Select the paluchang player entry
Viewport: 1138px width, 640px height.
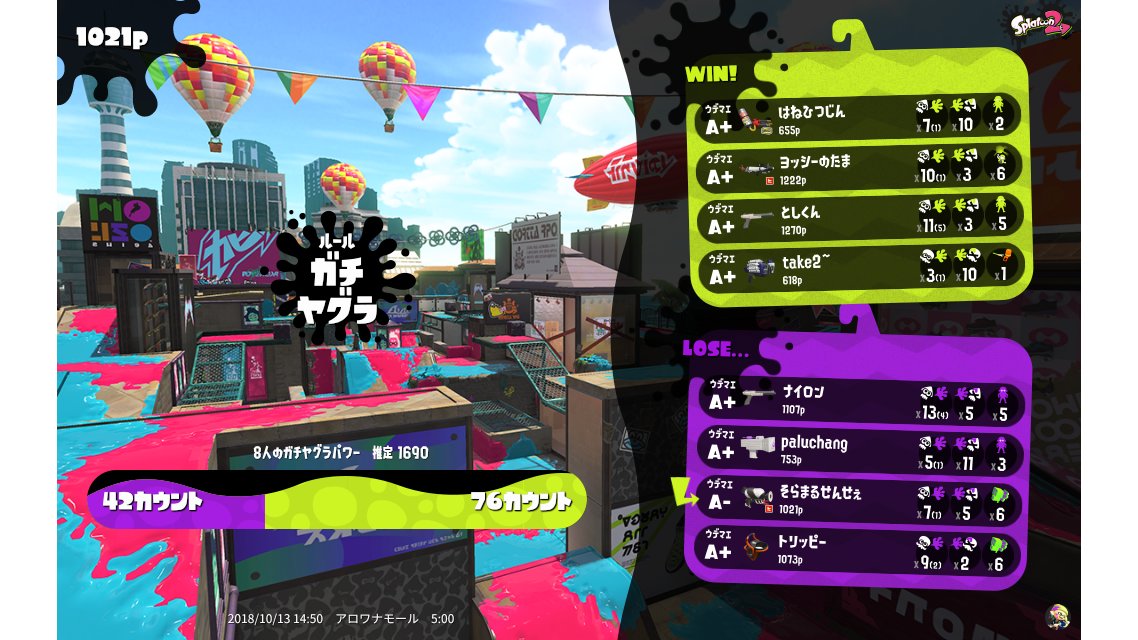[860, 450]
